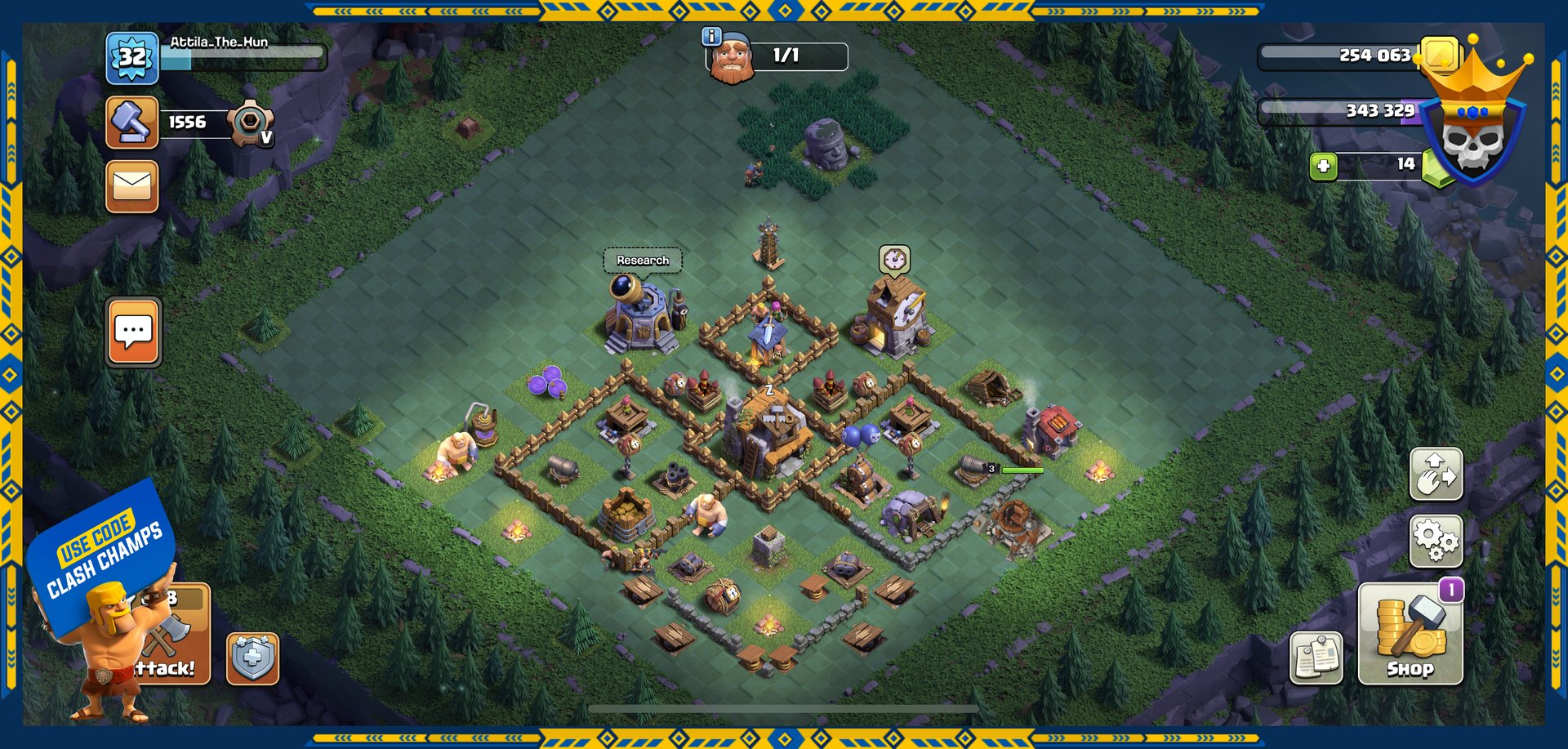
Task: Open the versus trophies hammer icon
Action: pos(131,123)
